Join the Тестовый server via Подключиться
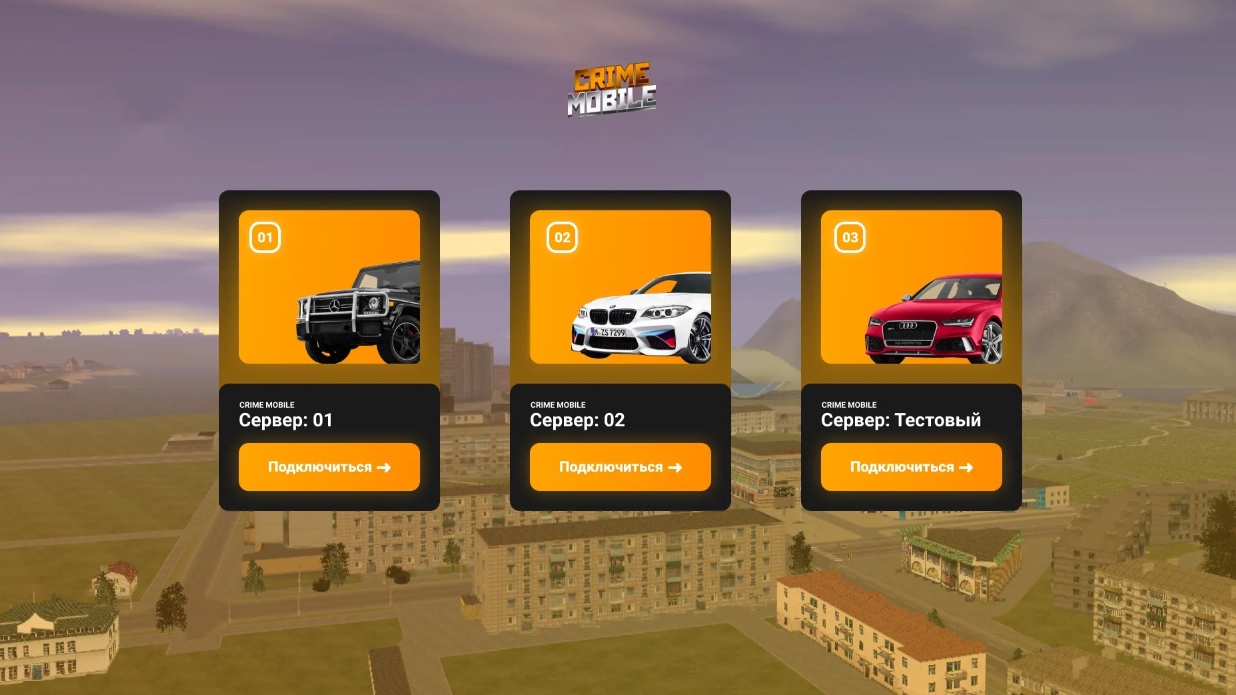Screen dimensions: 1236x695 (x=911, y=467)
